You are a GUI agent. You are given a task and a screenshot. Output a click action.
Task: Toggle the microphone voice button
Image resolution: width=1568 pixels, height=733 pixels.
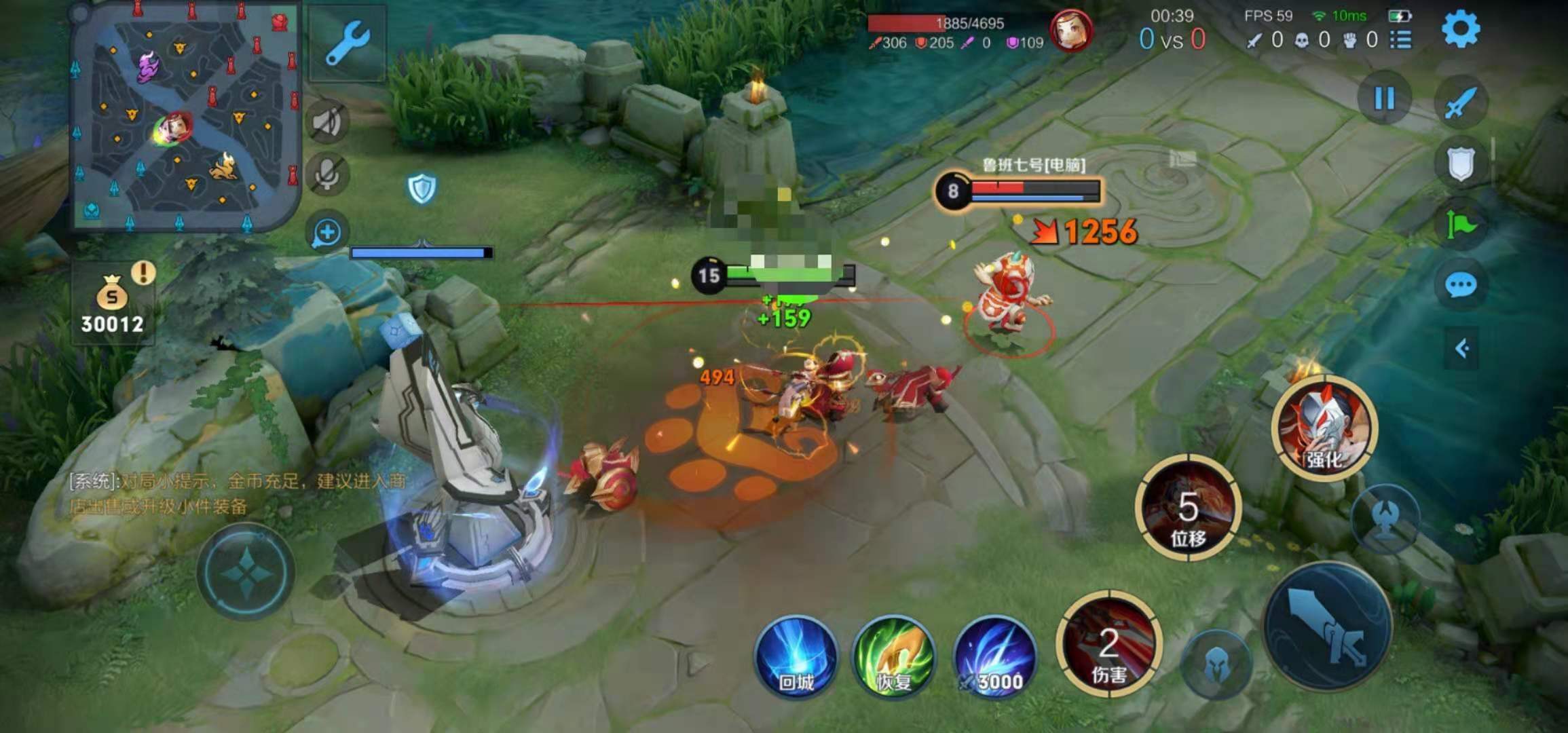click(x=327, y=174)
